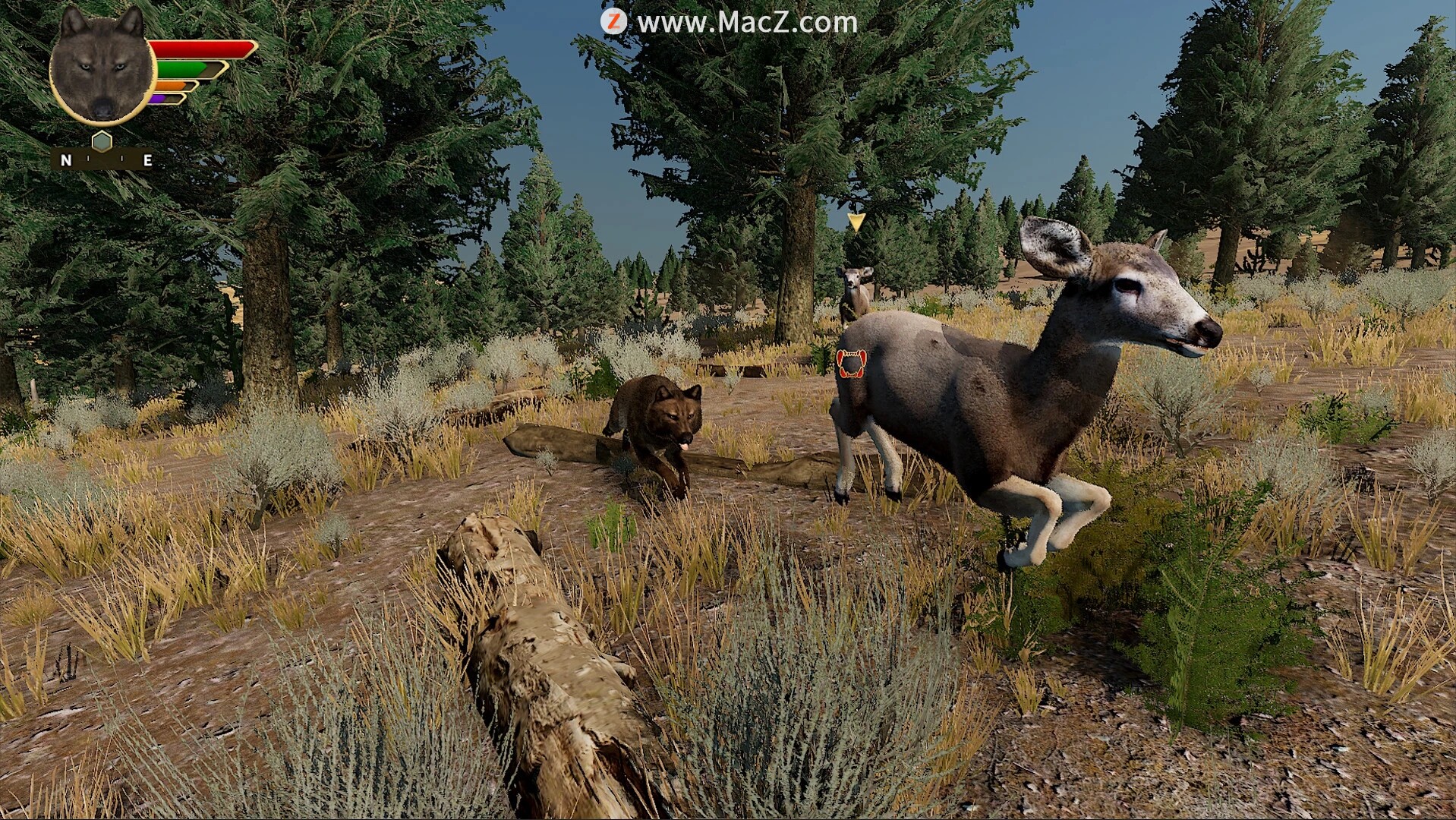Image resolution: width=1456 pixels, height=820 pixels.
Task: Click the MacZ.com watermark logo
Action: (613, 22)
